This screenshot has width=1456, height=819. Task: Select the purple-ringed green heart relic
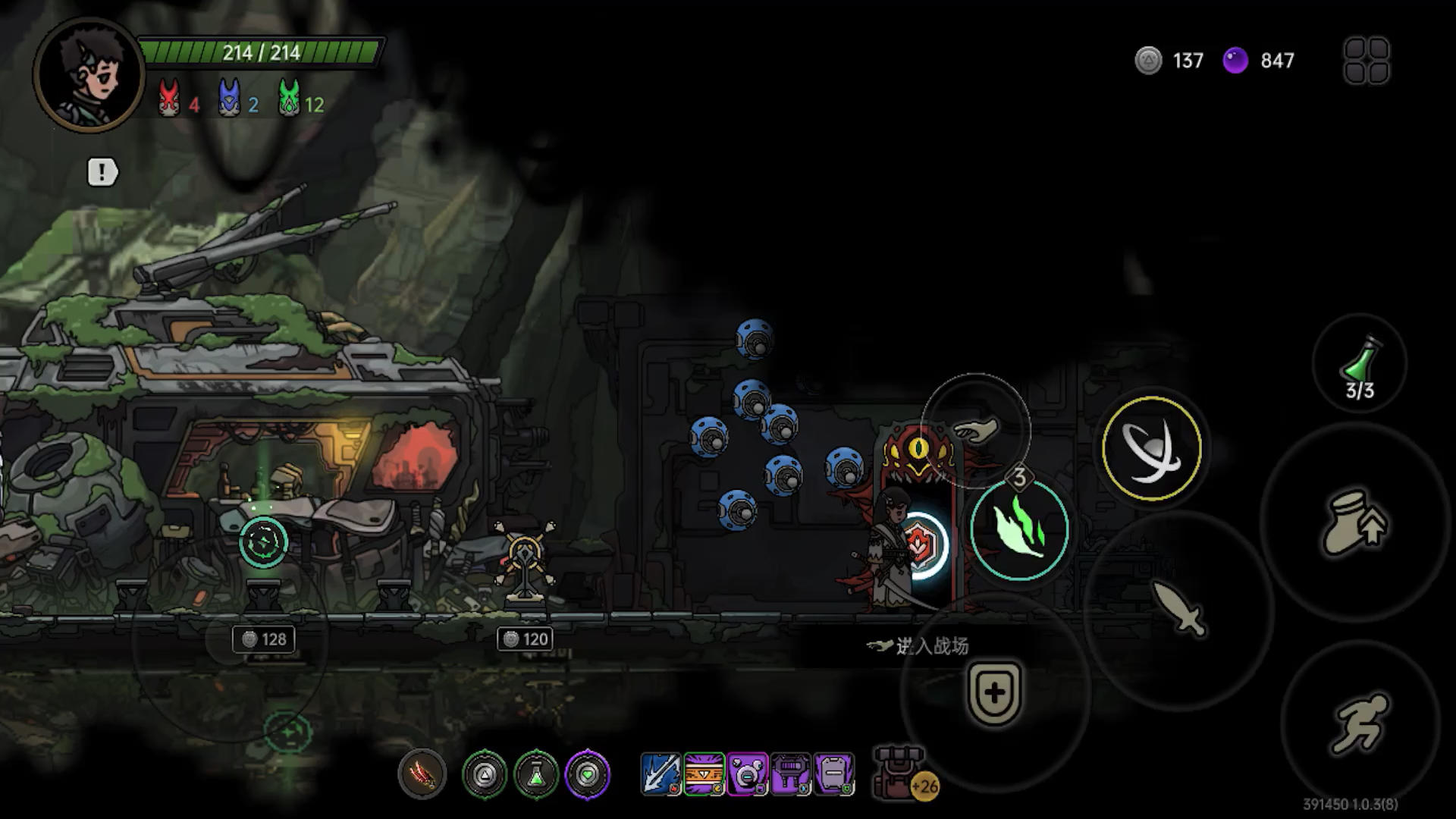[x=588, y=774]
